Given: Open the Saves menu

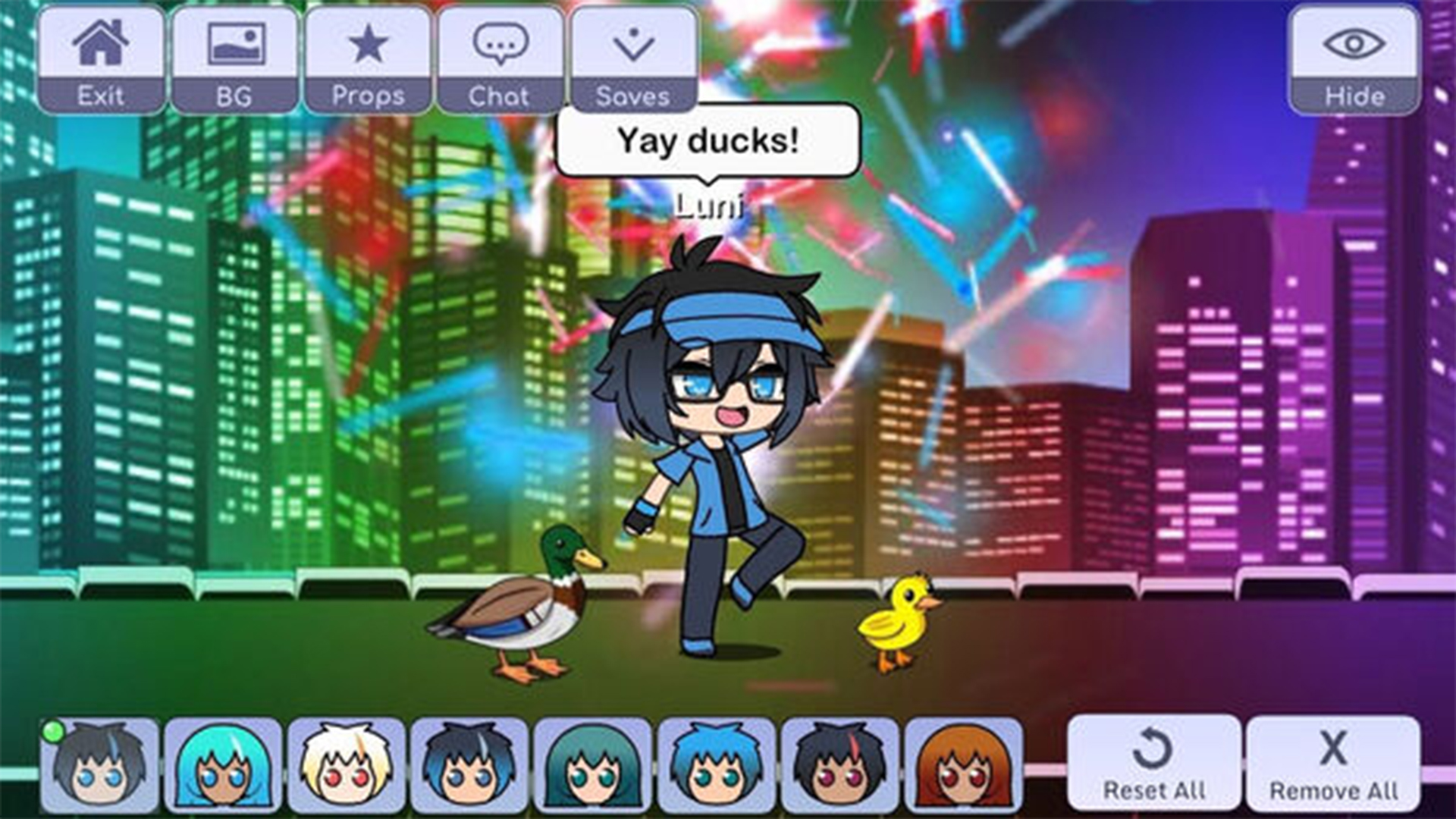Looking at the screenshot, I should [x=633, y=45].
